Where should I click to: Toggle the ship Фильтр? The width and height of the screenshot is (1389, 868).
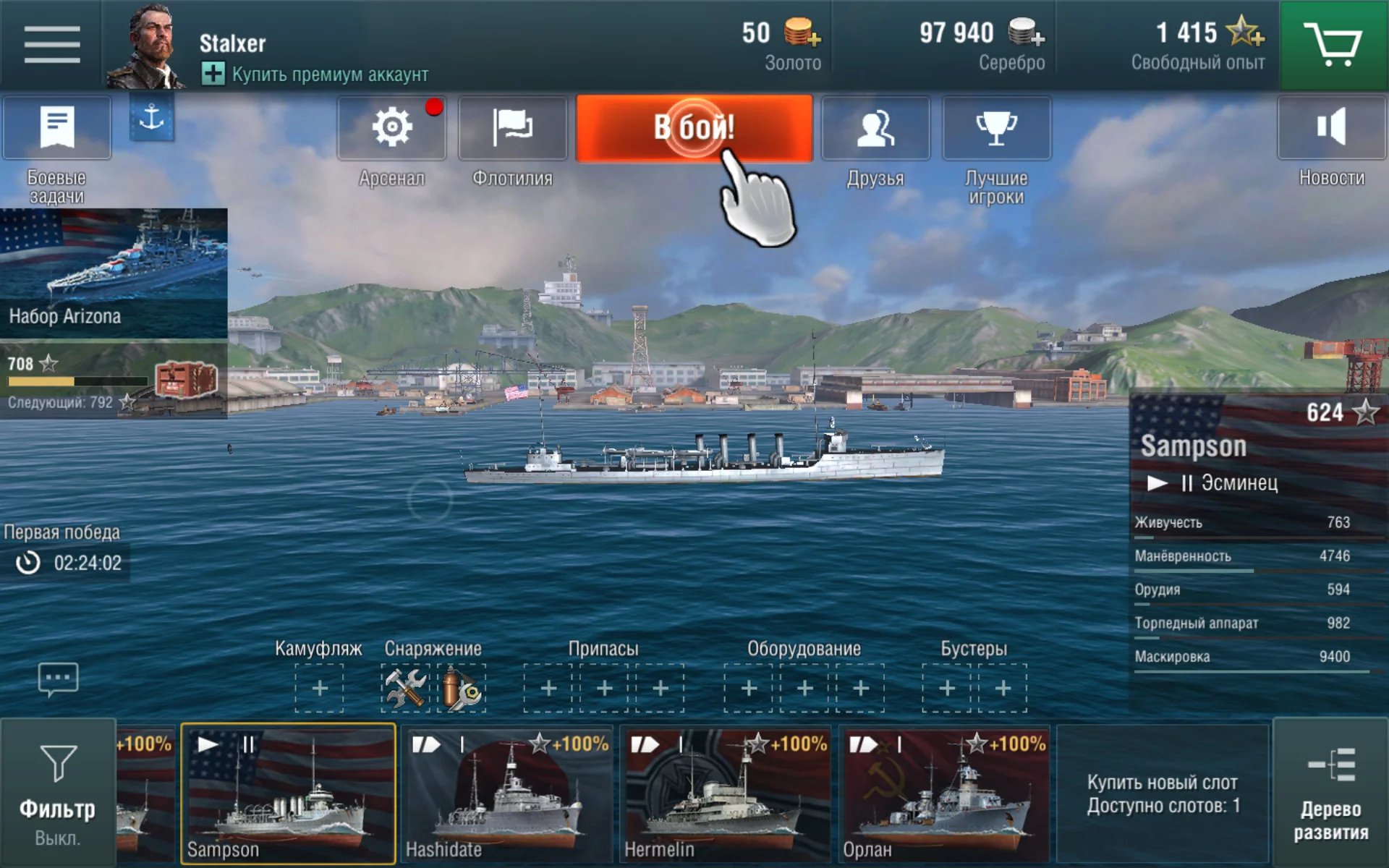(x=58, y=793)
